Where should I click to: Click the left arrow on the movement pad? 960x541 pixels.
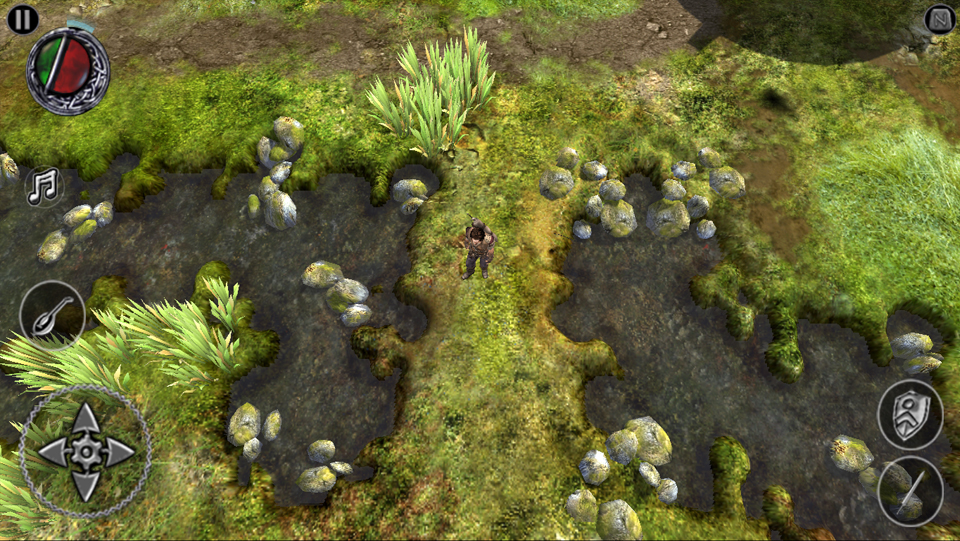coord(52,452)
